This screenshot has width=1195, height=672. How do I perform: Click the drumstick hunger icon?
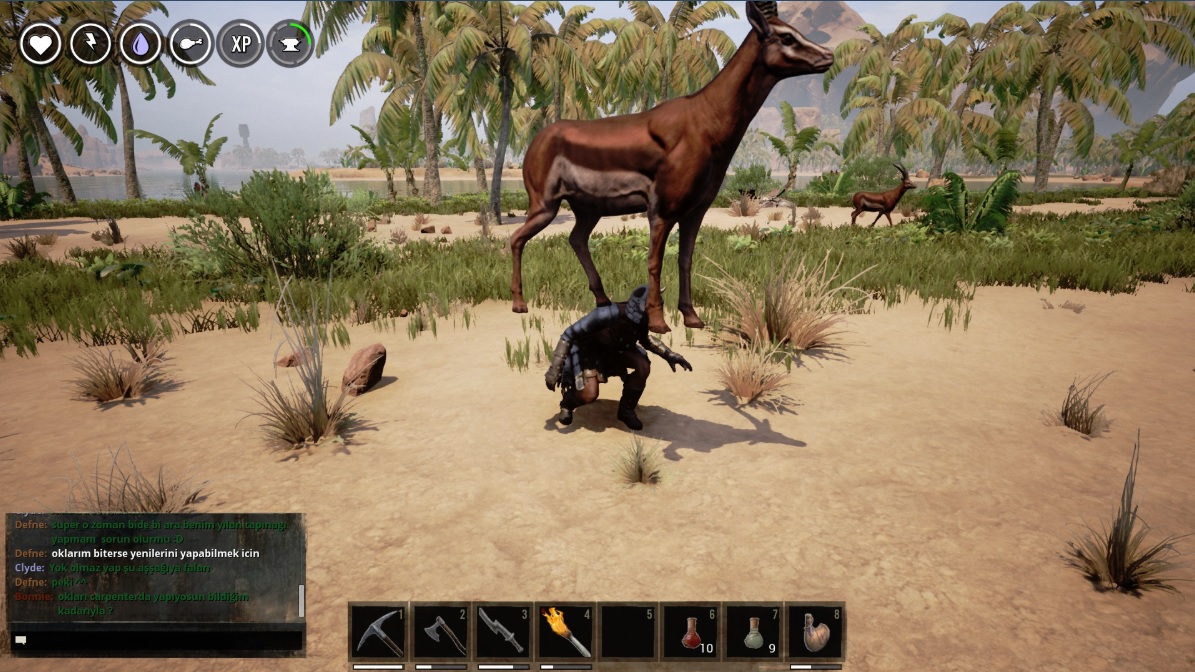[x=191, y=44]
